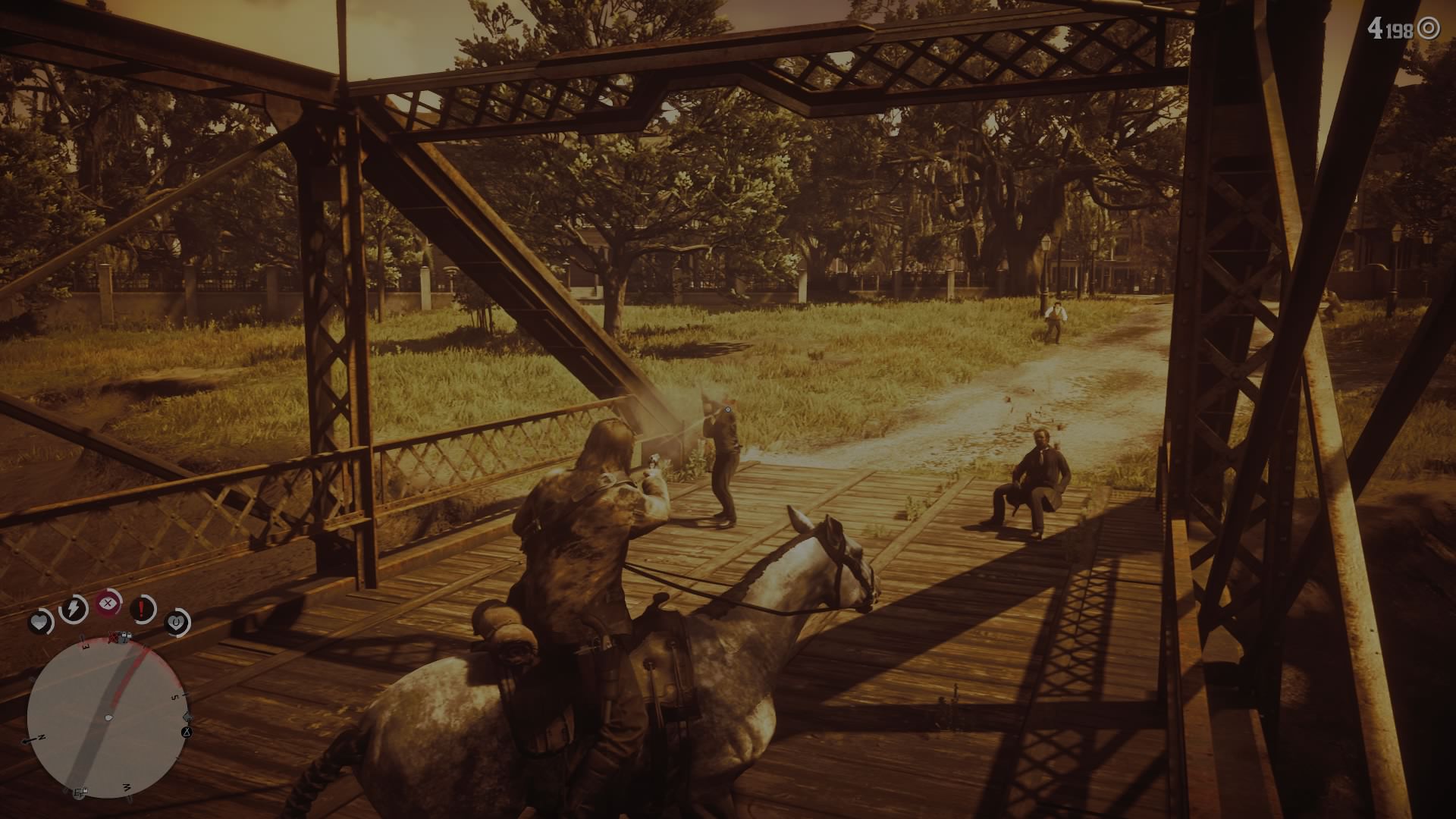Select the red crossed icon above the minimap

coord(112,636)
